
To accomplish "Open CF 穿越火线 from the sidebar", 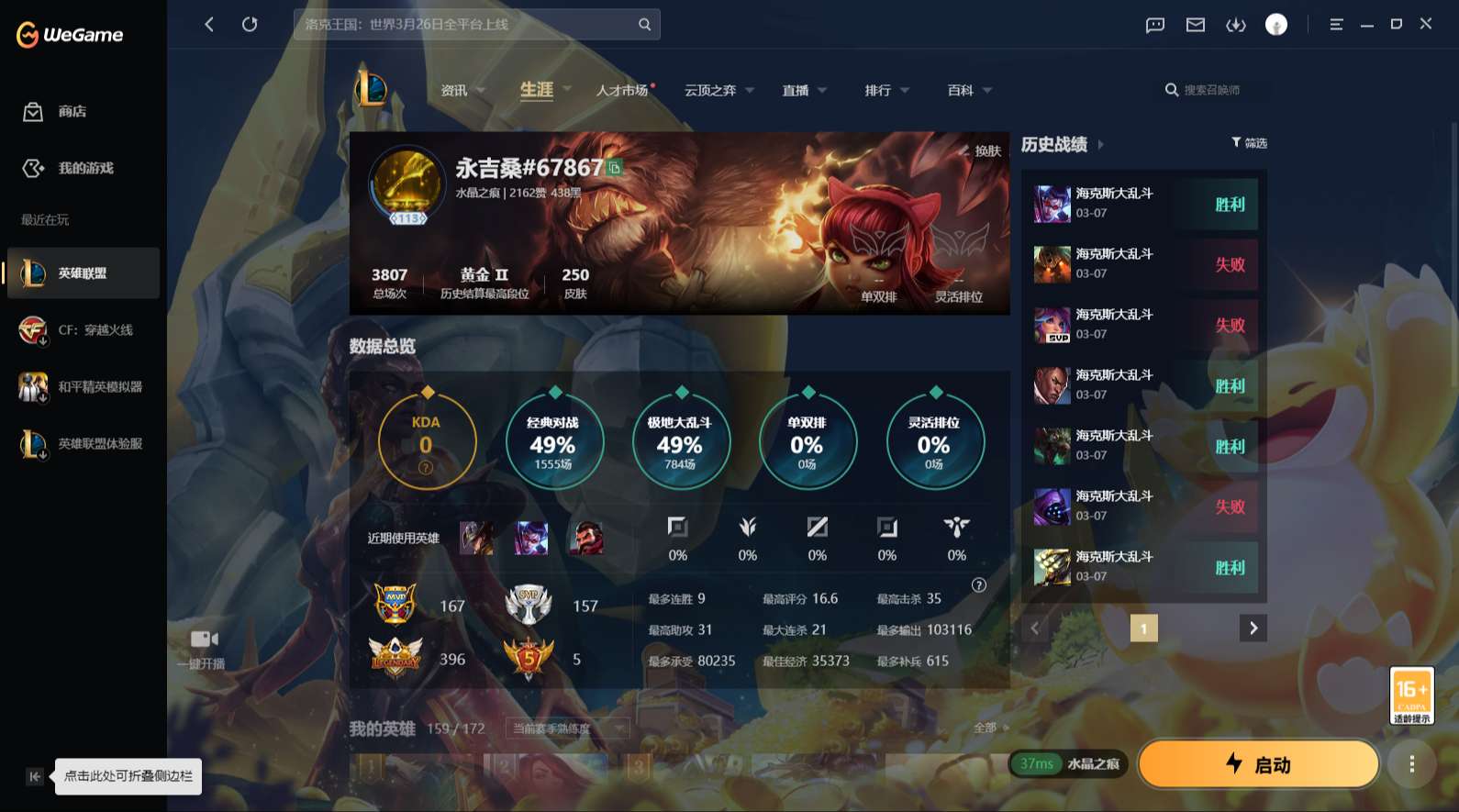I will (32, 330).
